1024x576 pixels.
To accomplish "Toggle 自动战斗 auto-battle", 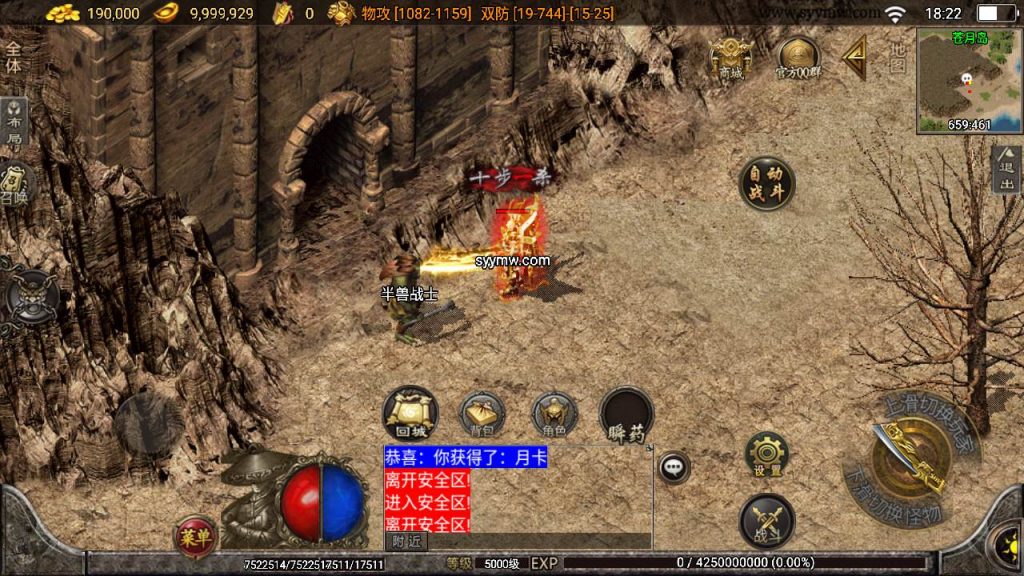I will (x=767, y=183).
